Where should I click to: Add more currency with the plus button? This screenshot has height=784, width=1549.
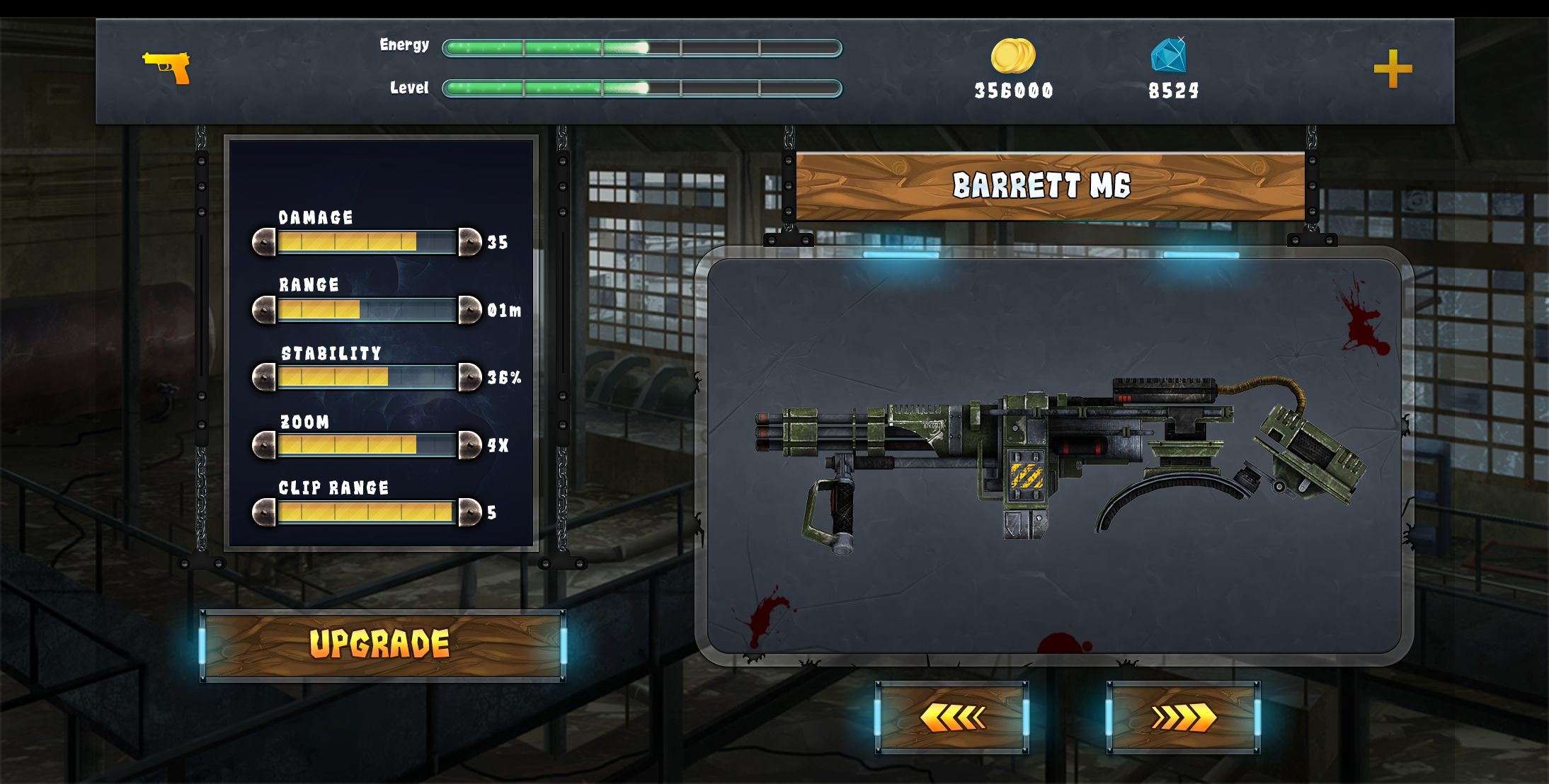pos(1393,69)
